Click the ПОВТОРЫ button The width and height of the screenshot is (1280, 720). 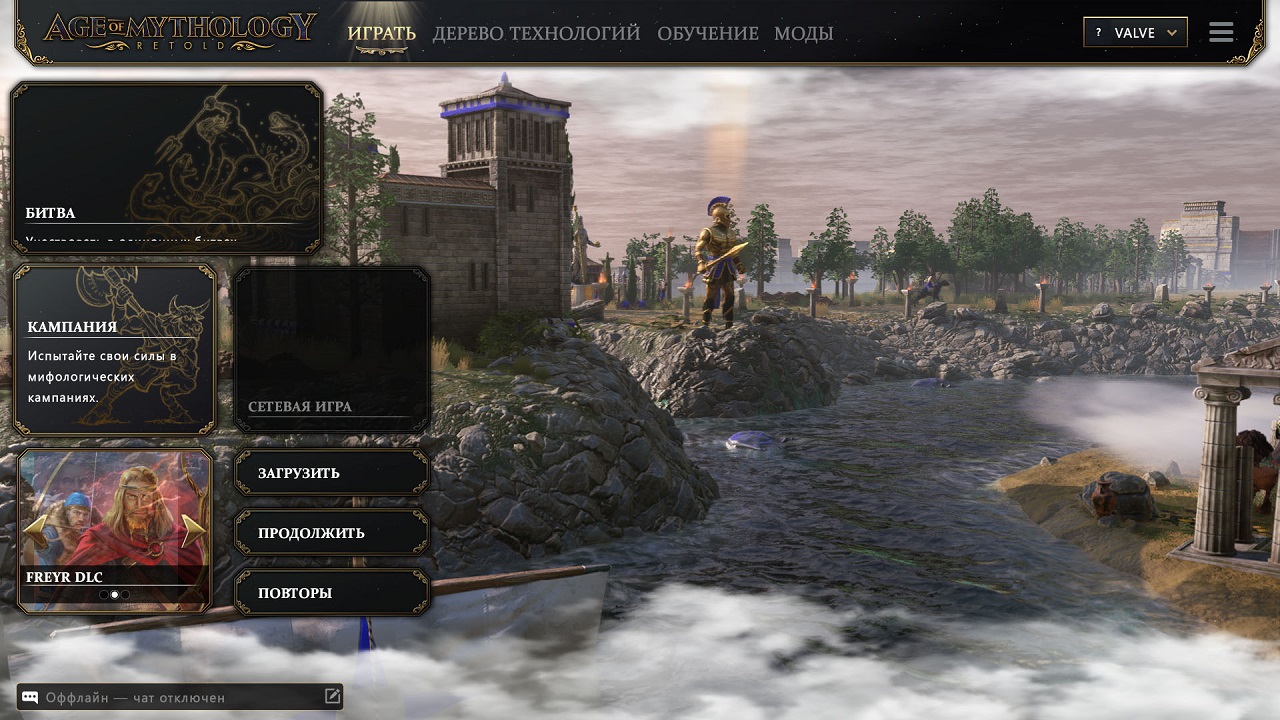(331, 591)
